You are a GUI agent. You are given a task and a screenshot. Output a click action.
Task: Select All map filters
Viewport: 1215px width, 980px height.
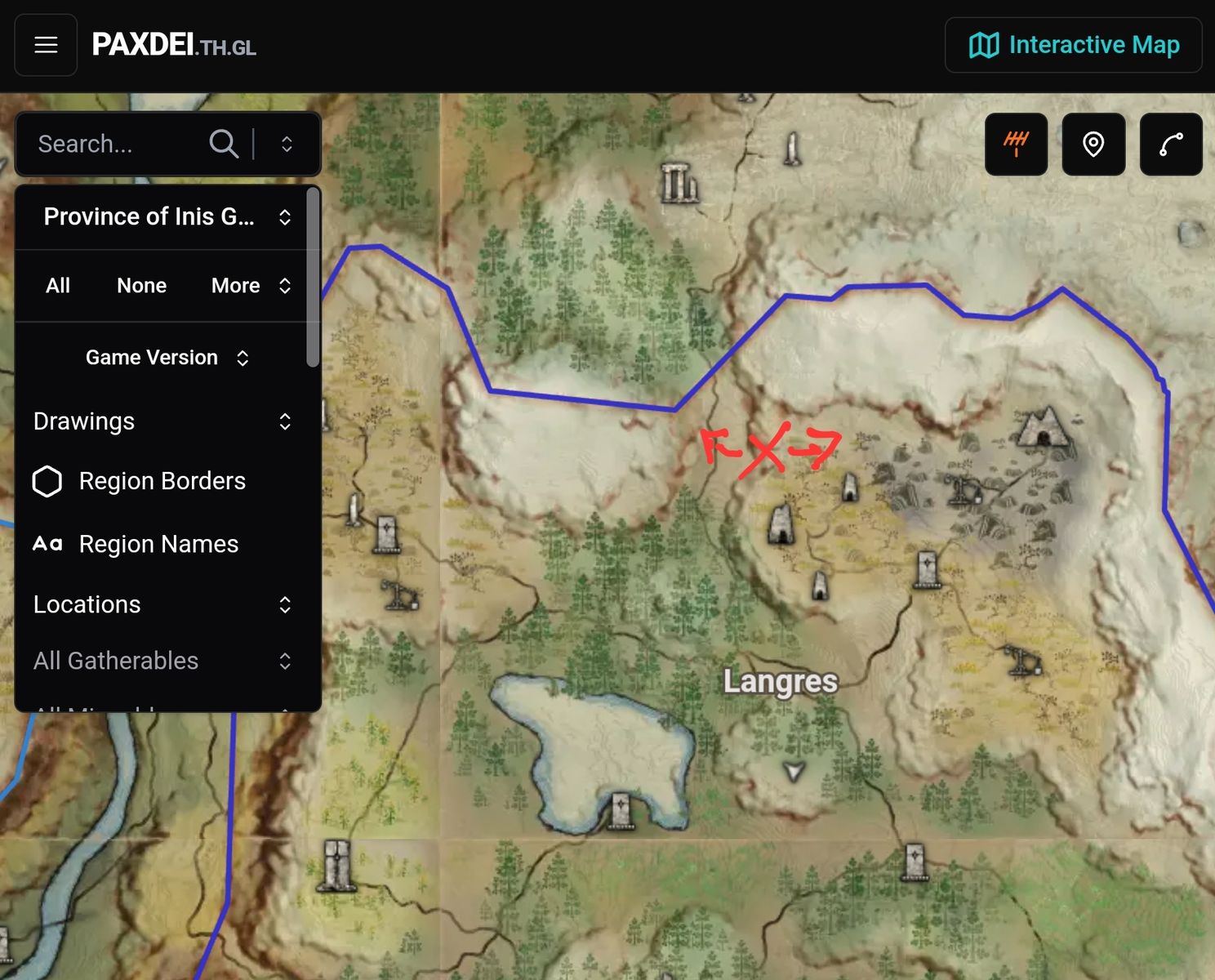pos(58,285)
